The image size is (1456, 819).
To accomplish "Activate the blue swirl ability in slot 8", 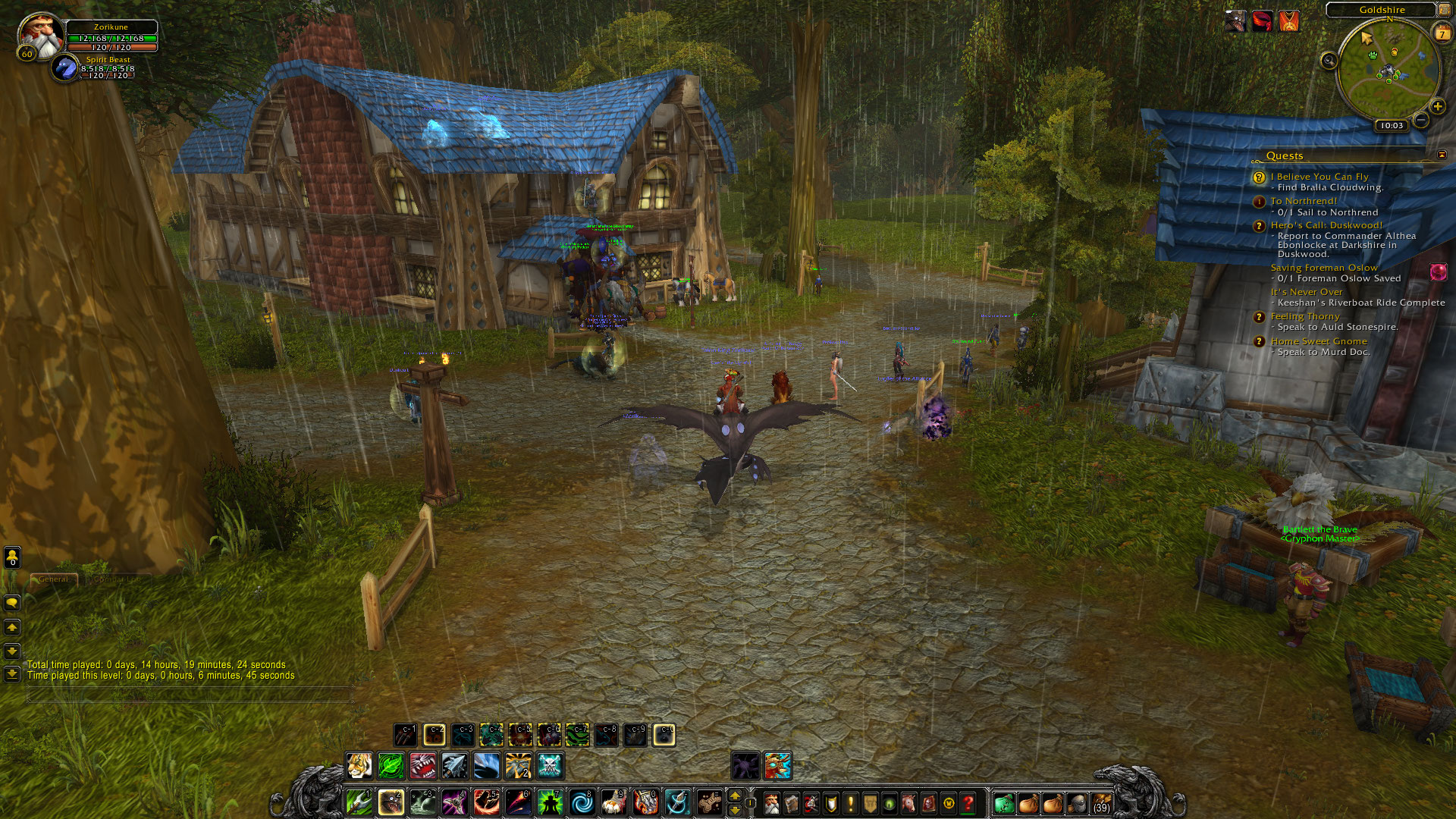I will coord(582,802).
